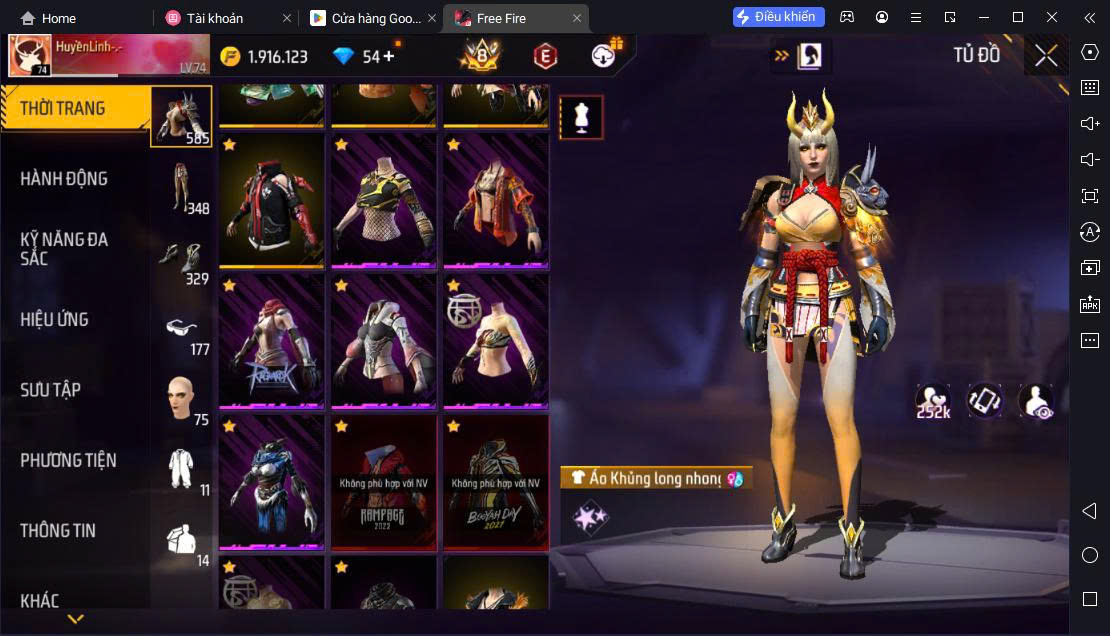Select the blue armored top item

pyautogui.click(x=271, y=482)
